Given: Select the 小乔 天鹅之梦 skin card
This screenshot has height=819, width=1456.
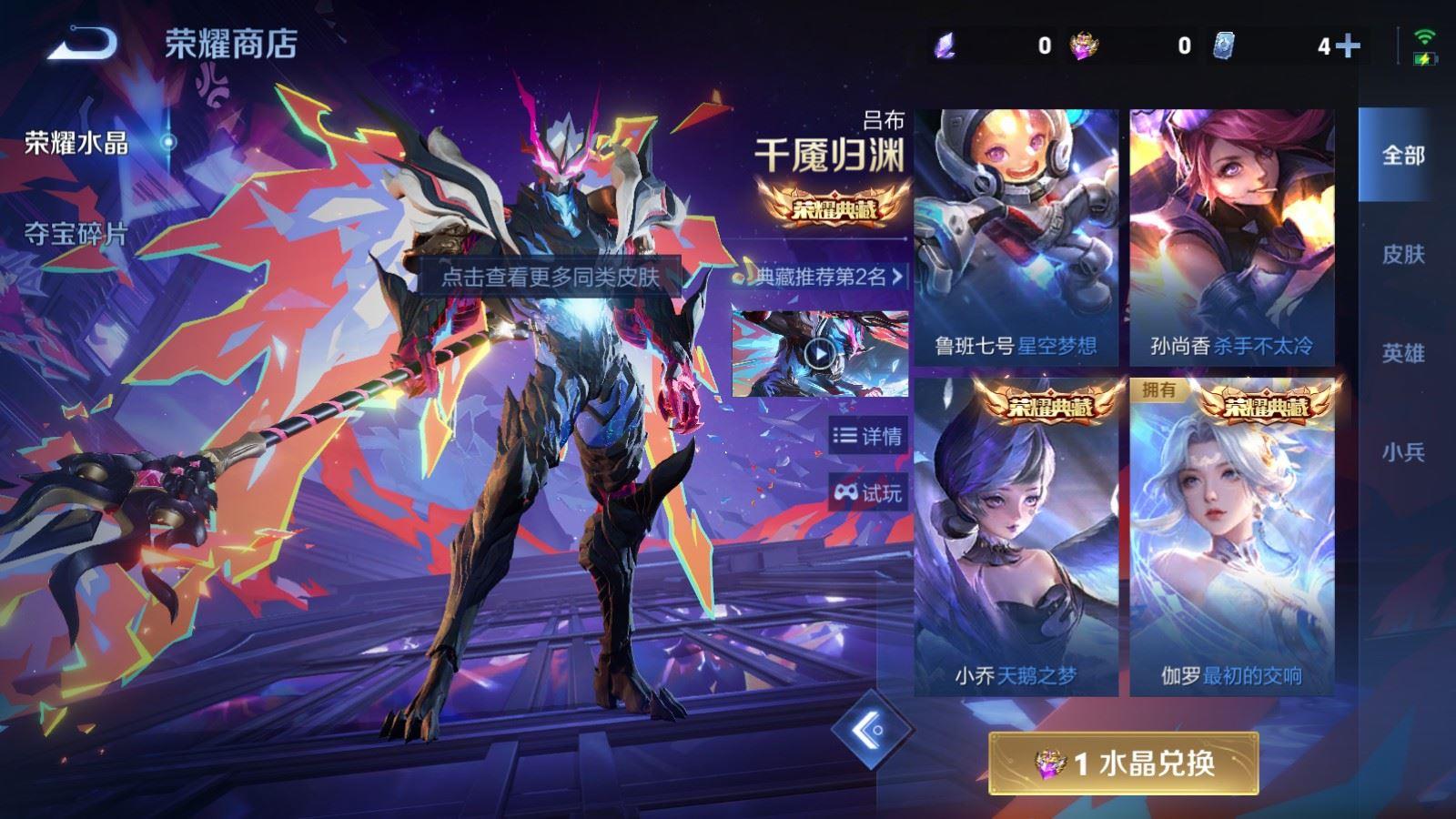Looking at the screenshot, I should tap(1016, 537).
